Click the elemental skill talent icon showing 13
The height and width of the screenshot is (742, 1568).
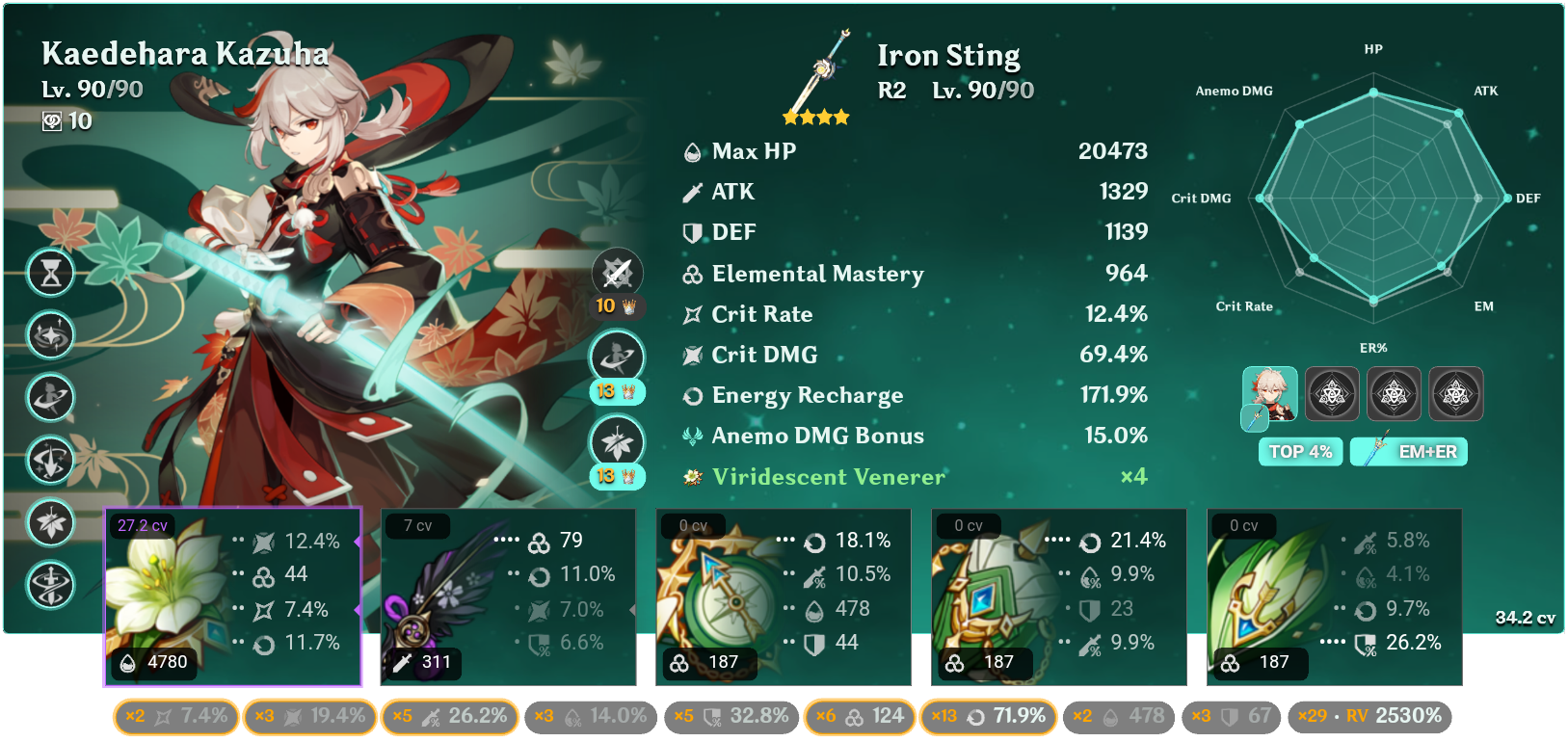[x=617, y=356]
